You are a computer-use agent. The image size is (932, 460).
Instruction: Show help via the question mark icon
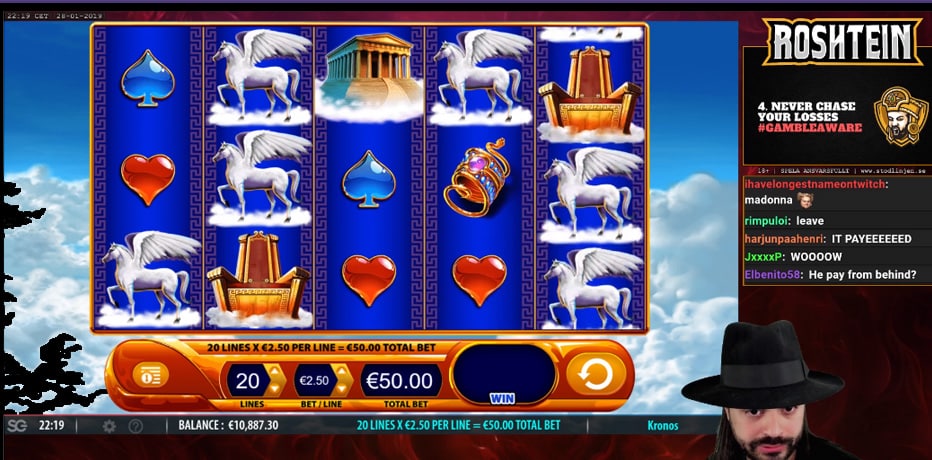135,426
